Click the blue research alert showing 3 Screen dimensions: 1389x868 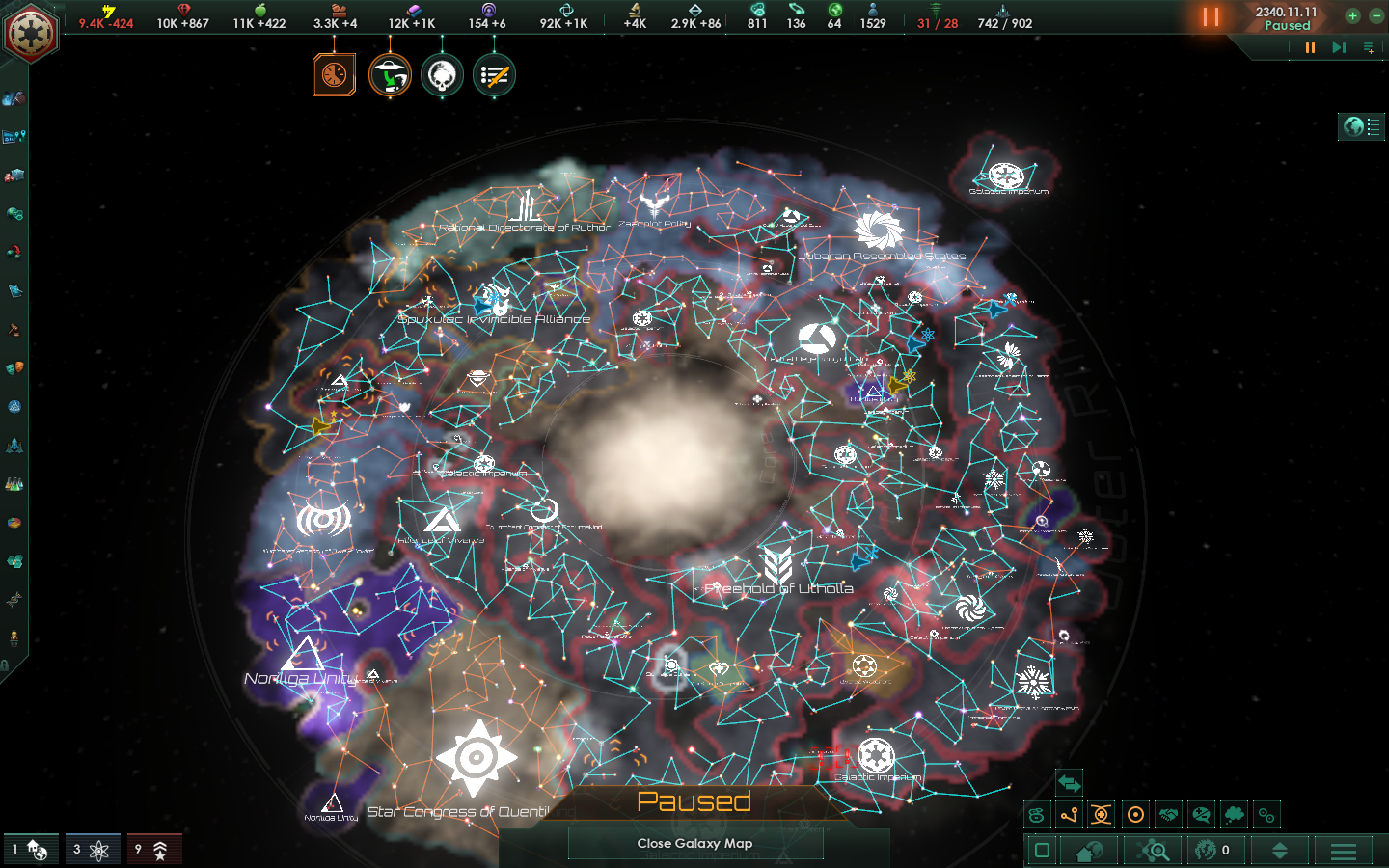(x=91, y=849)
